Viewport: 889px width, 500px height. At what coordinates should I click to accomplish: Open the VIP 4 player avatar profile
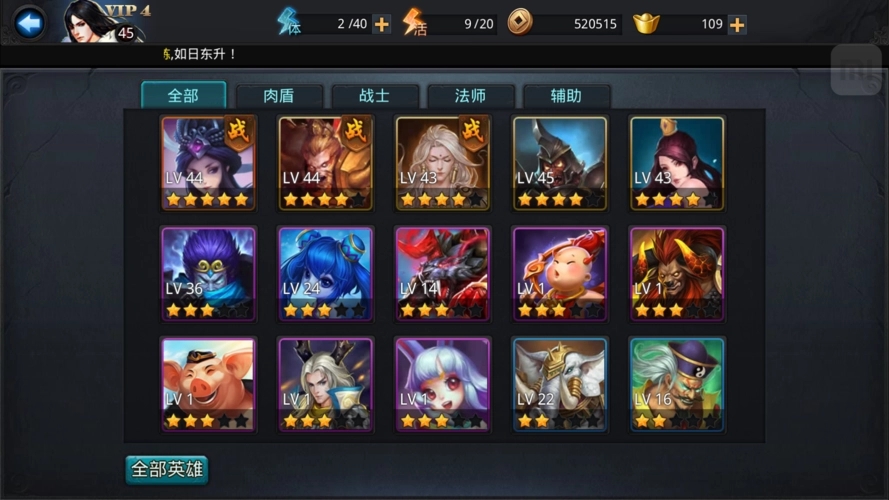pos(98,22)
